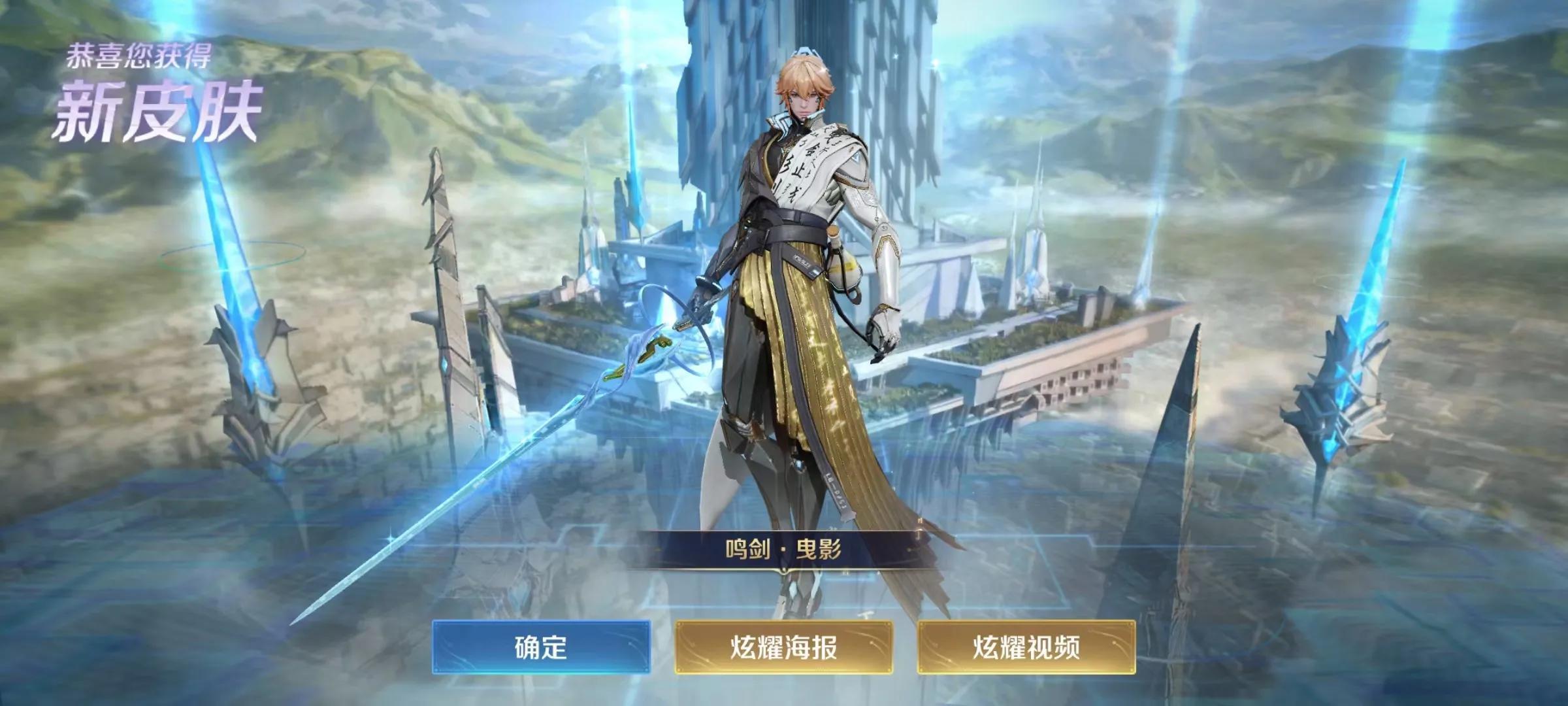Select the 炫耀视频 share video button
The image size is (1568, 706).
pyautogui.click(x=1026, y=647)
